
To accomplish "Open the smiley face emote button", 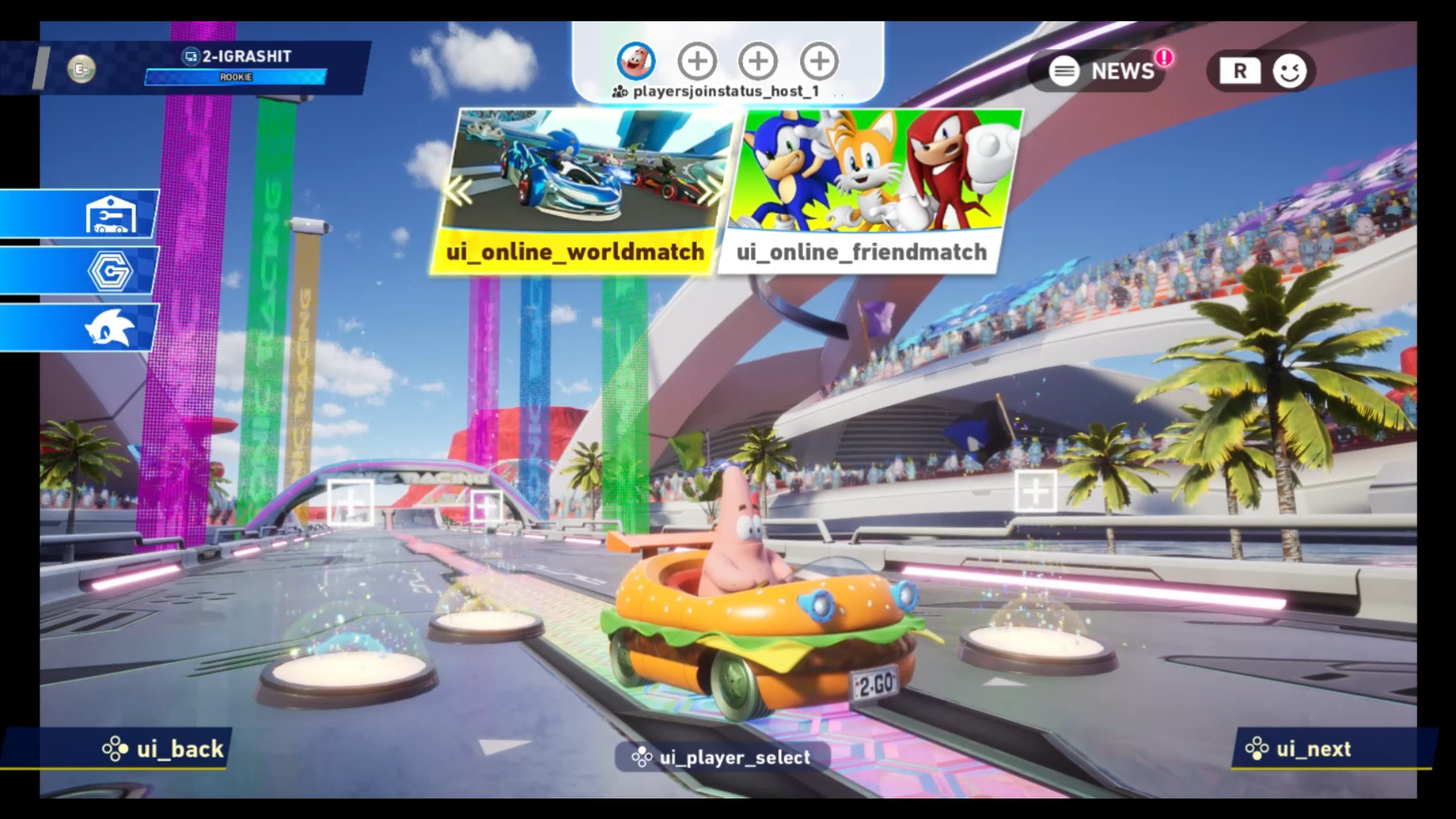I will pos(1289,71).
